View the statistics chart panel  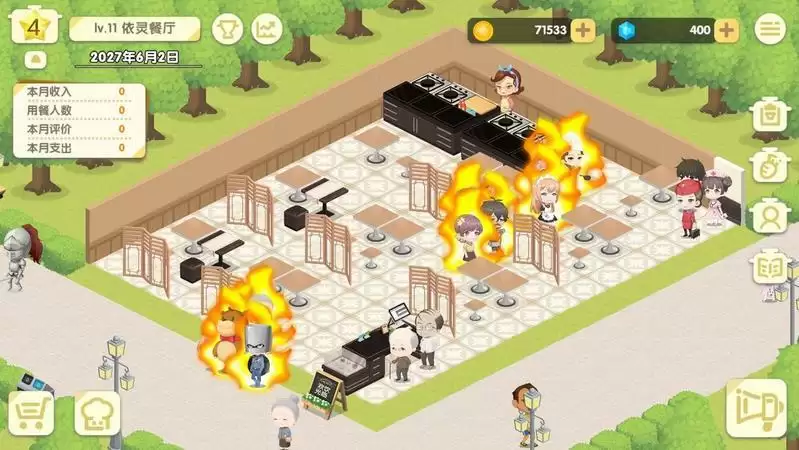tap(267, 29)
